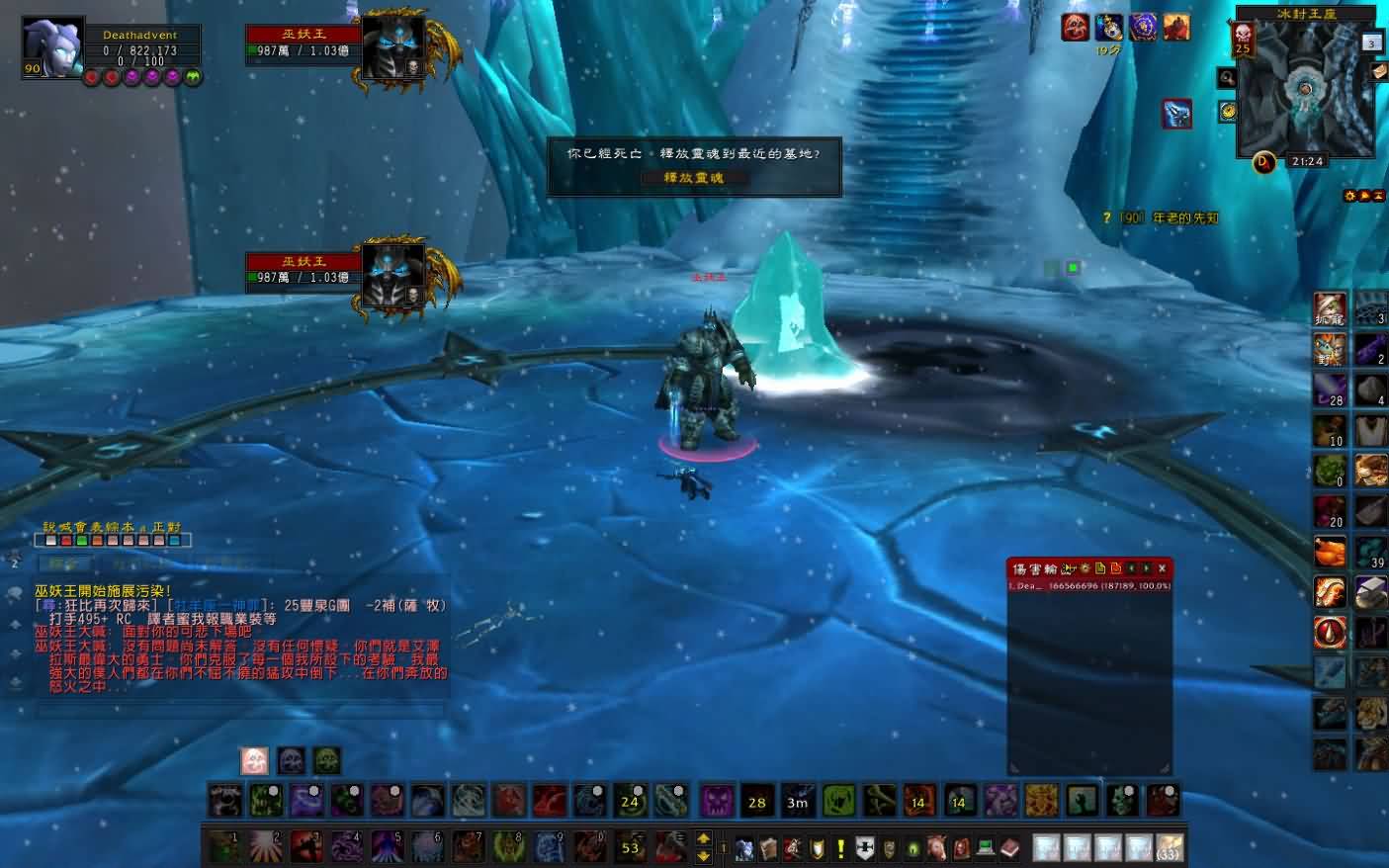Open the calendar button beside the minimap

[1371, 42]
